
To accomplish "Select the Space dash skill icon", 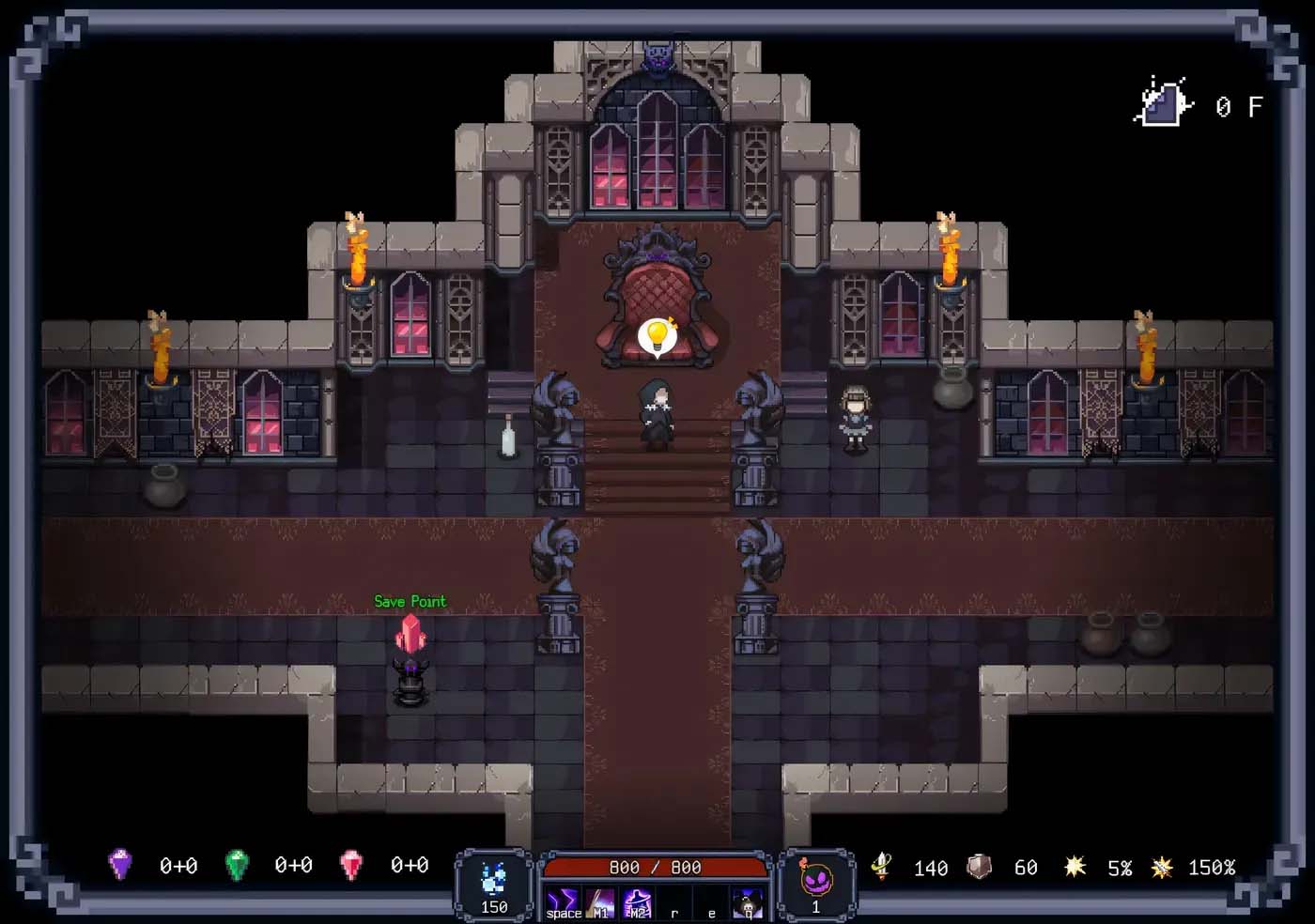I will pyautogui.click(x=562, y=903).
